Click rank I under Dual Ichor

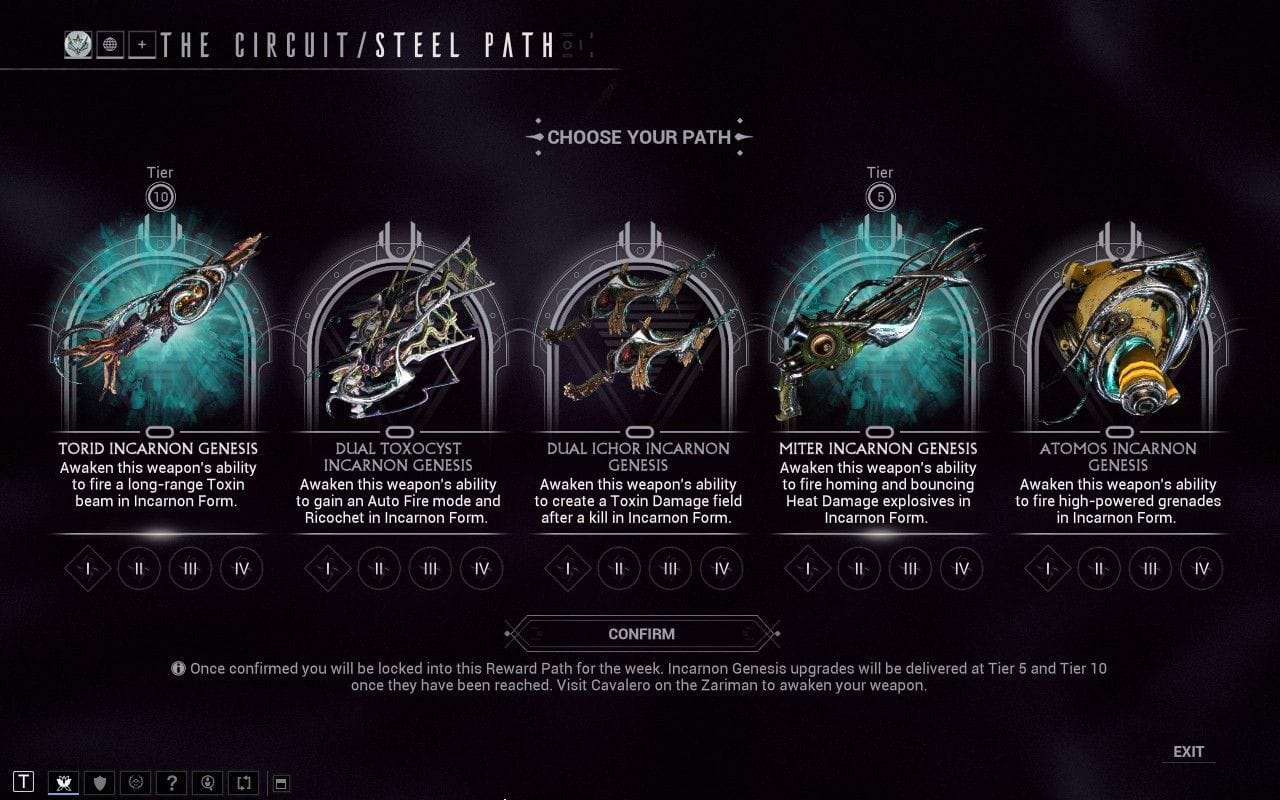[x=568, y=568]
